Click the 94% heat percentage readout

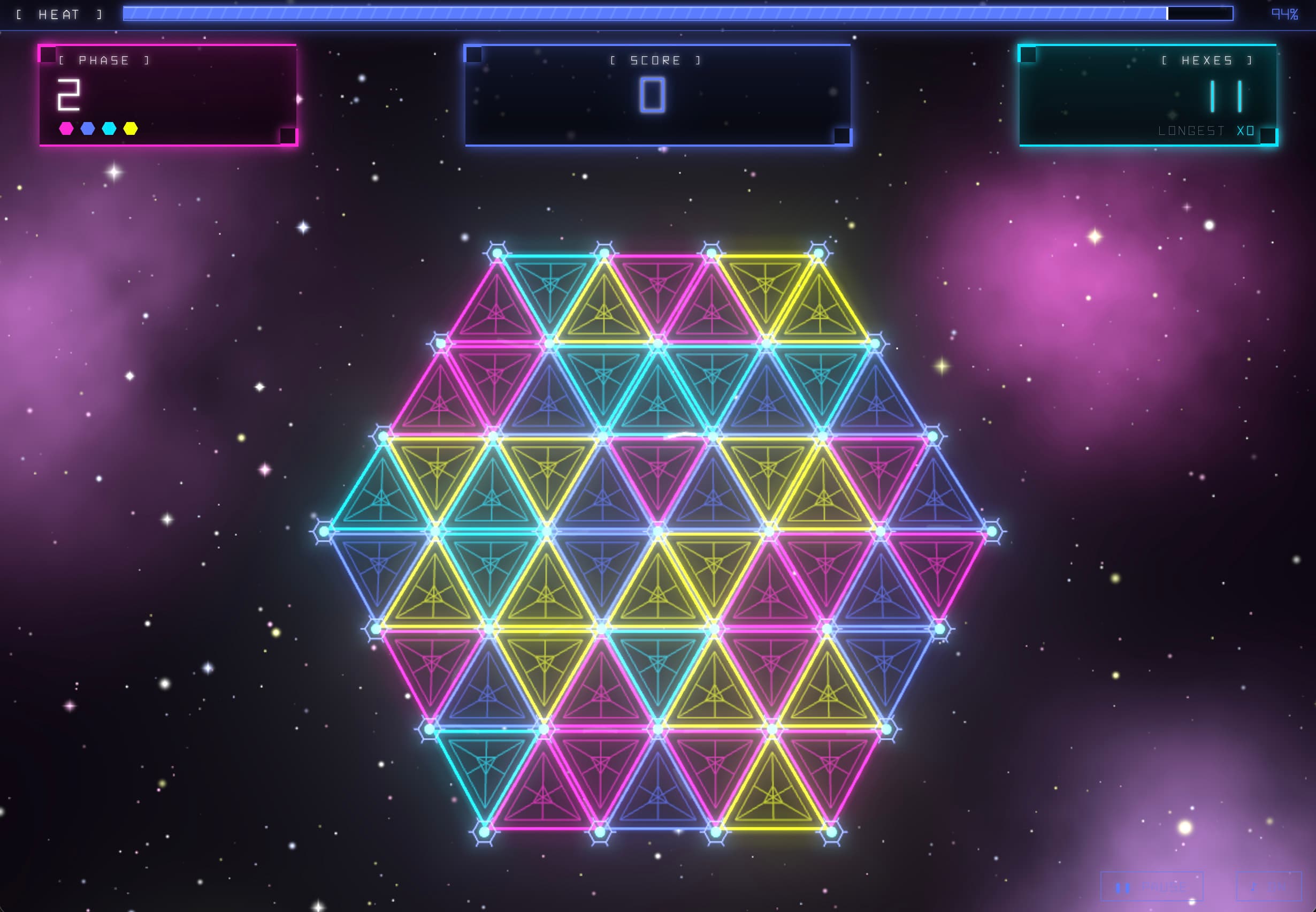[x=1284, y=13]
